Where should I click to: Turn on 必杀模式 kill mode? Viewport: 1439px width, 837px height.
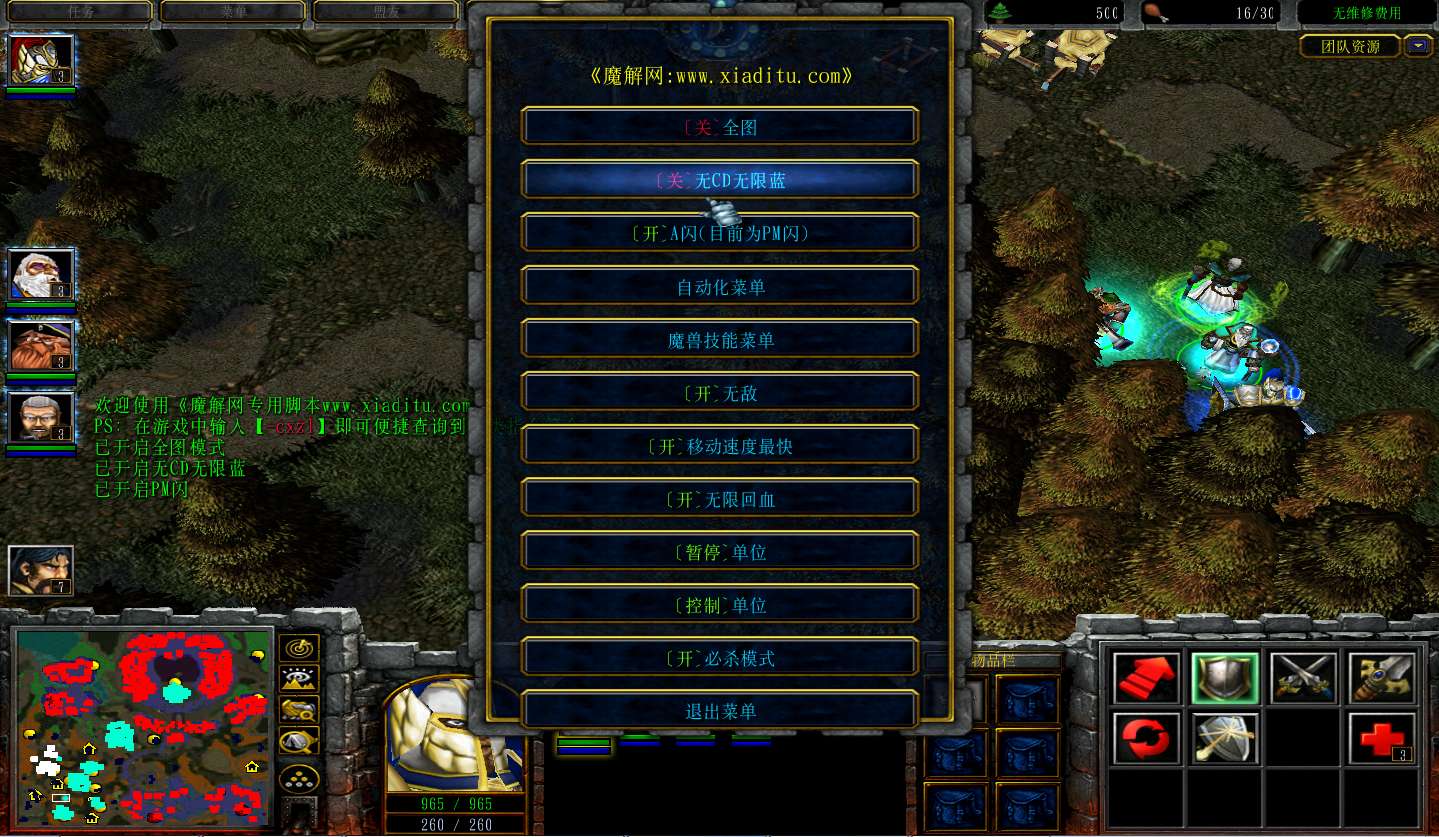tap(719, 658)
